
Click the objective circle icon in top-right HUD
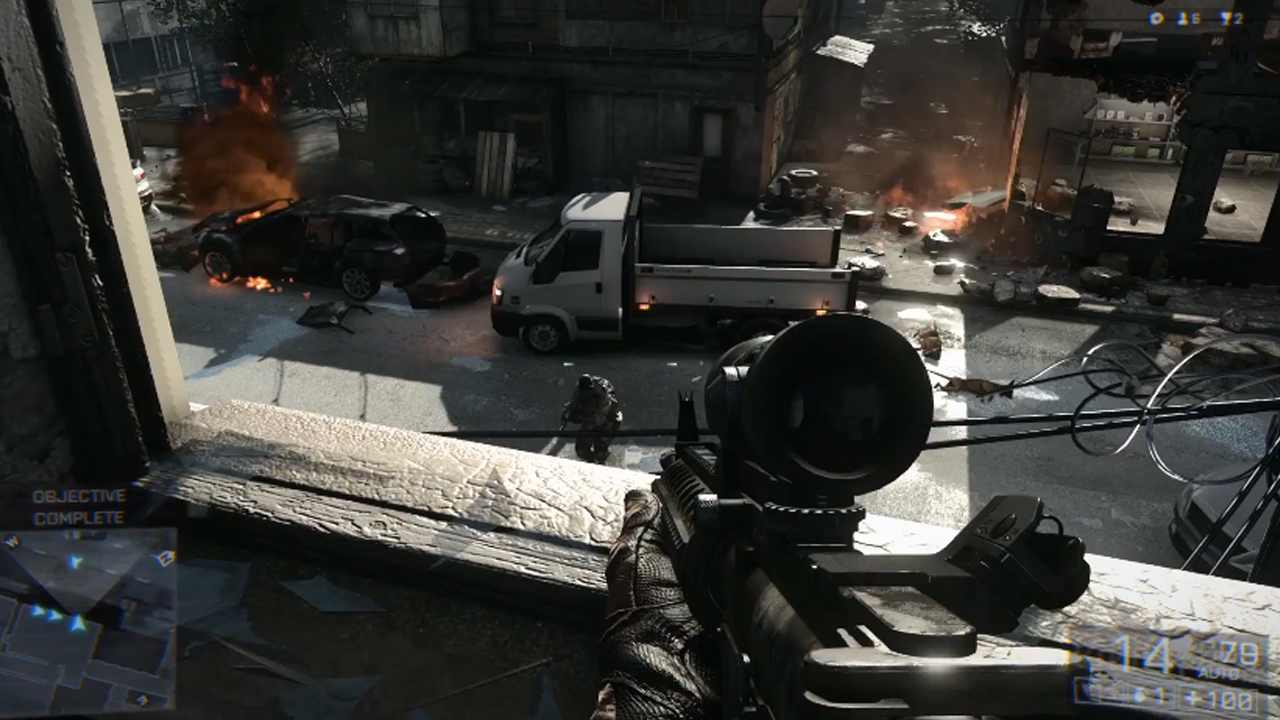point(1156,17)
